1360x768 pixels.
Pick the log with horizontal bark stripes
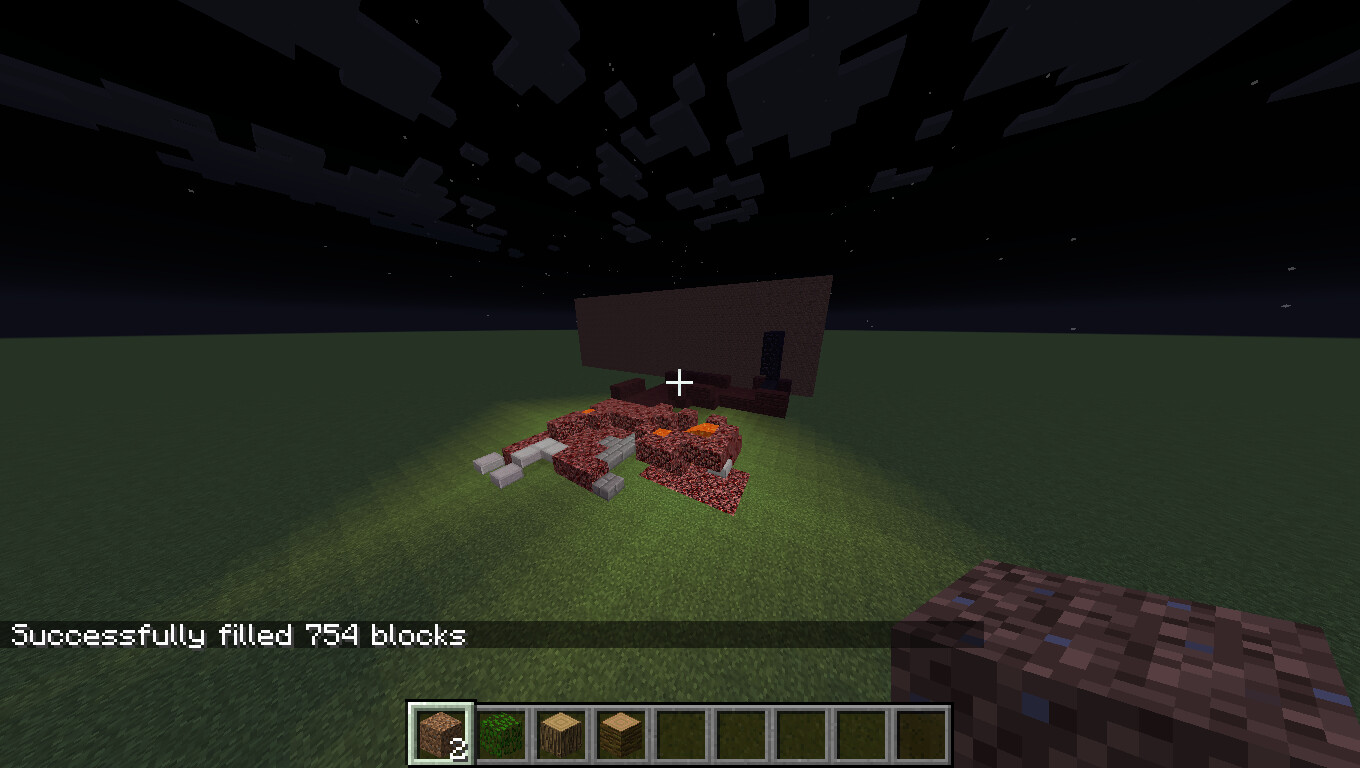pyautogui.click(x=620, y=734)
